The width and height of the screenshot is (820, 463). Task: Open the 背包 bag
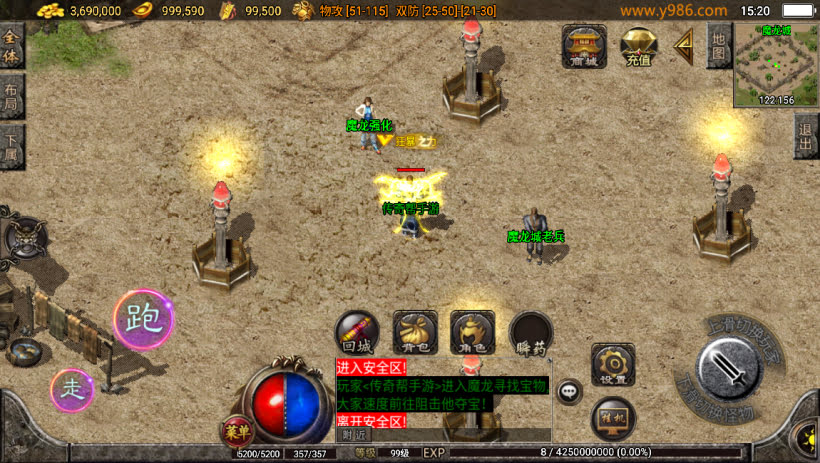(415, 333)
